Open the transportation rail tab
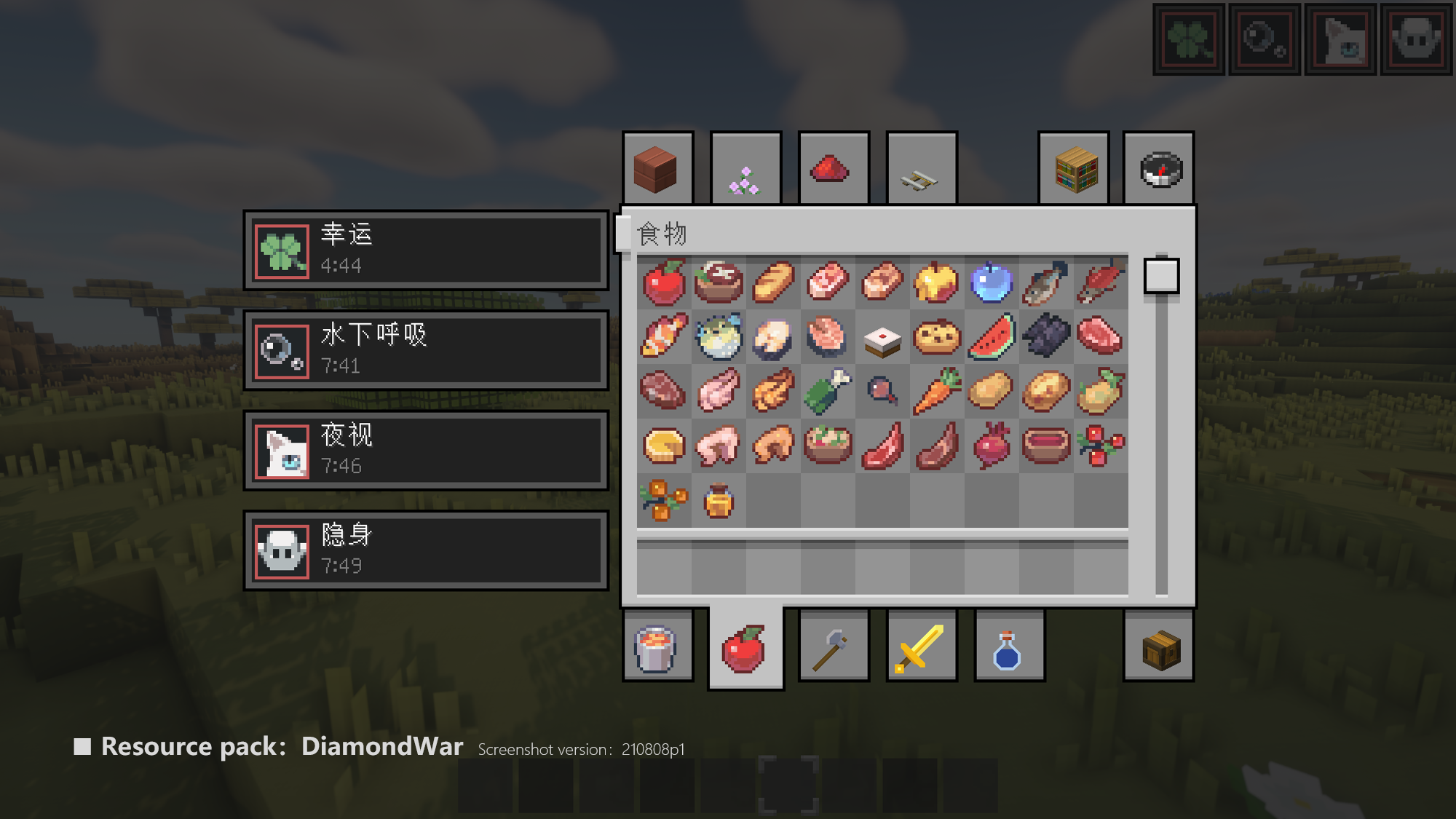This screenshot has width=1456, height=819. coord(921,169)
